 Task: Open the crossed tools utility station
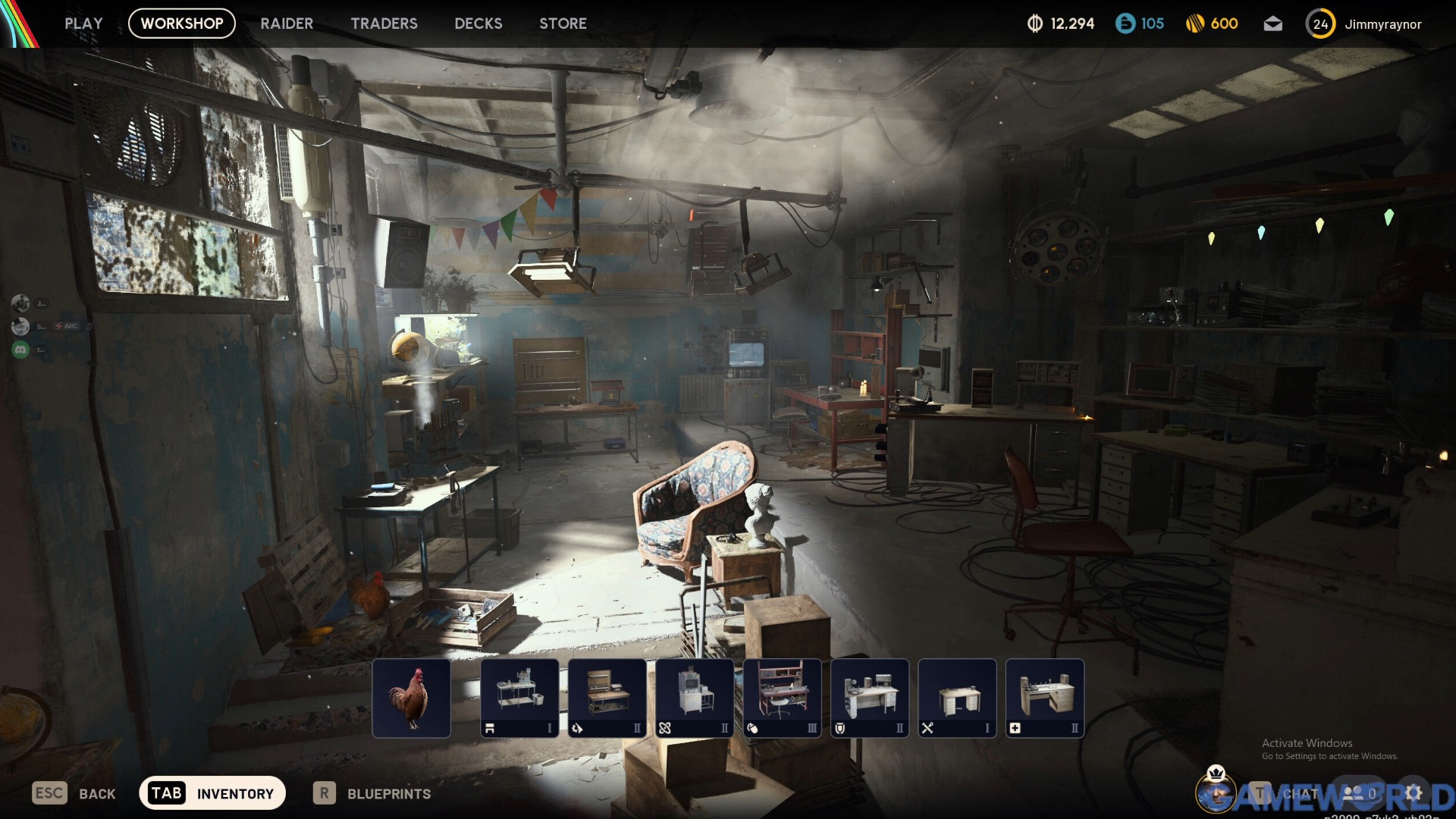[x=957, y=698]
